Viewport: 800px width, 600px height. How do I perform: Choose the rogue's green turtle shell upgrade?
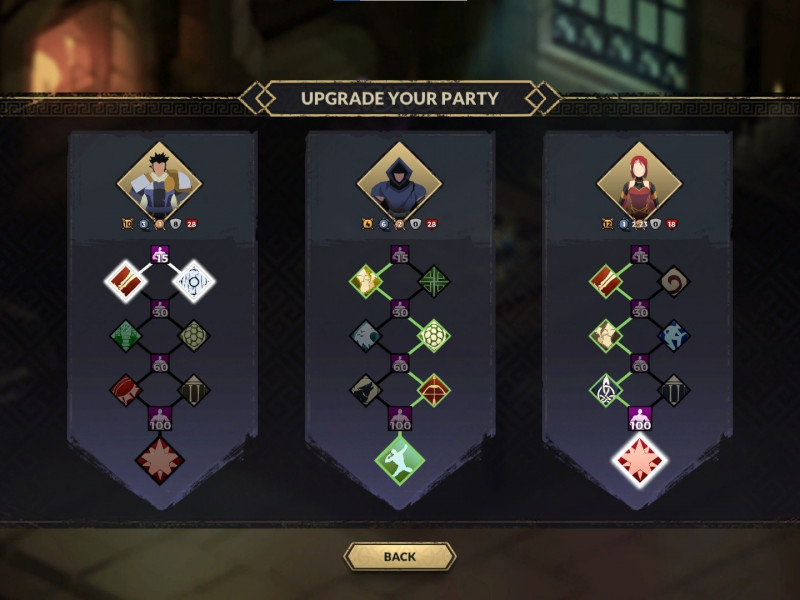(433, 336)
